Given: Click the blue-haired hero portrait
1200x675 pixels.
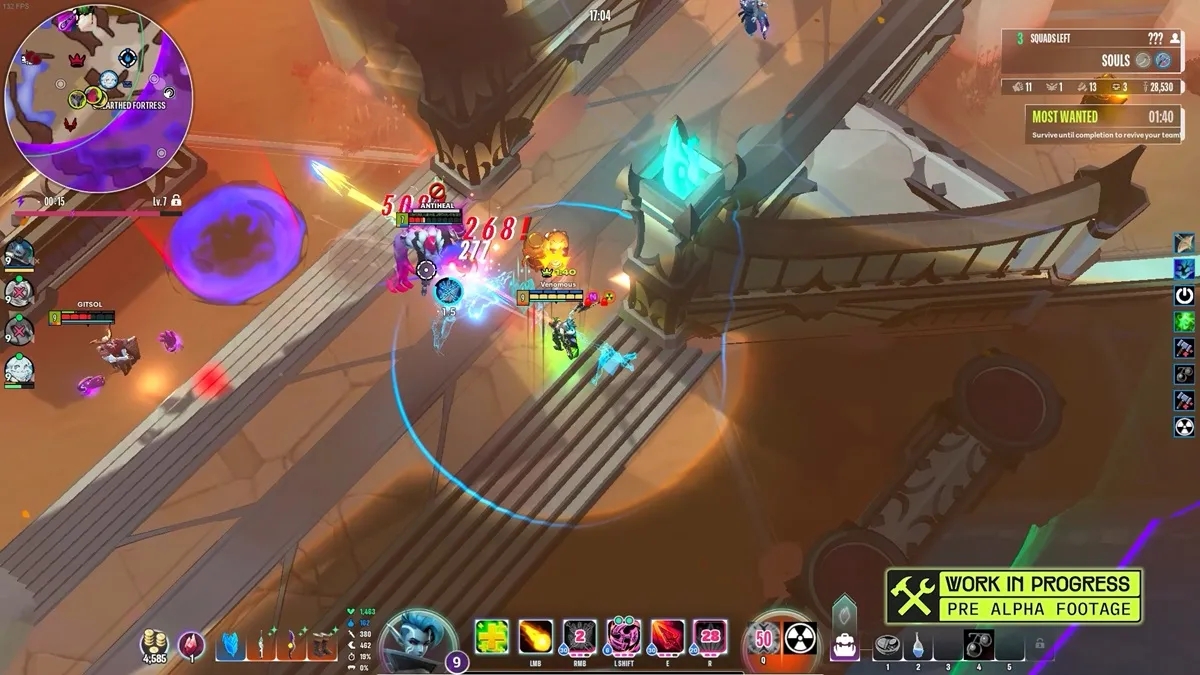Looking at the screenshot, I should click(416, 640).
